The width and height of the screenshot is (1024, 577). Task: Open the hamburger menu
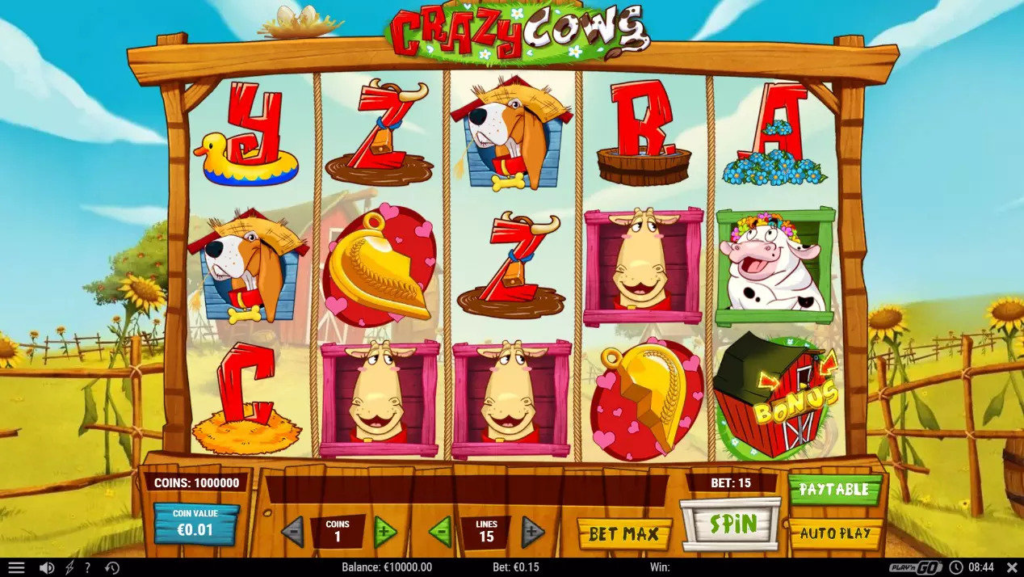pos(16,567)
